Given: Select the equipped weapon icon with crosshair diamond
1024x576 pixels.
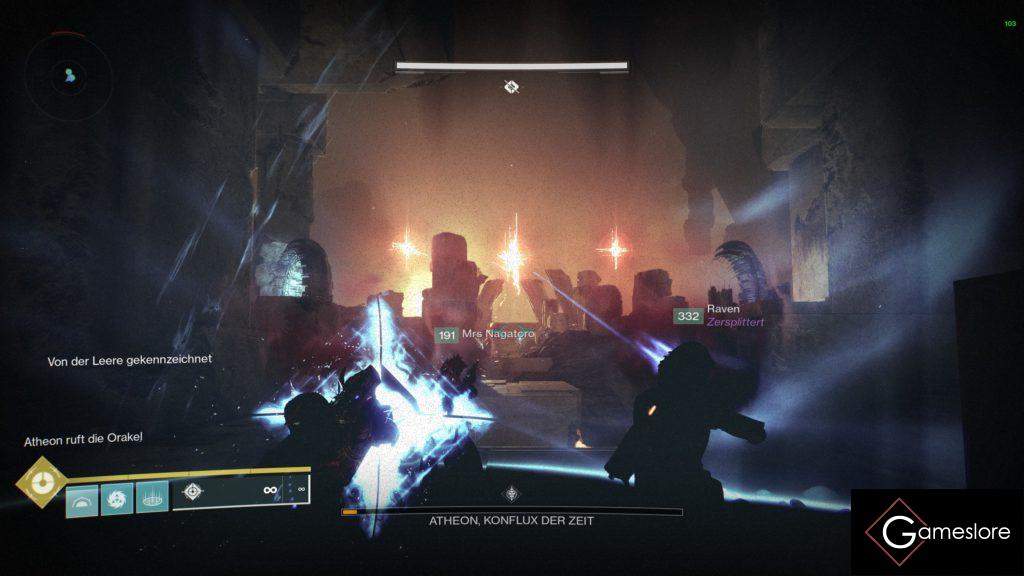Looking at the screenshot, I should click(193, 493).
